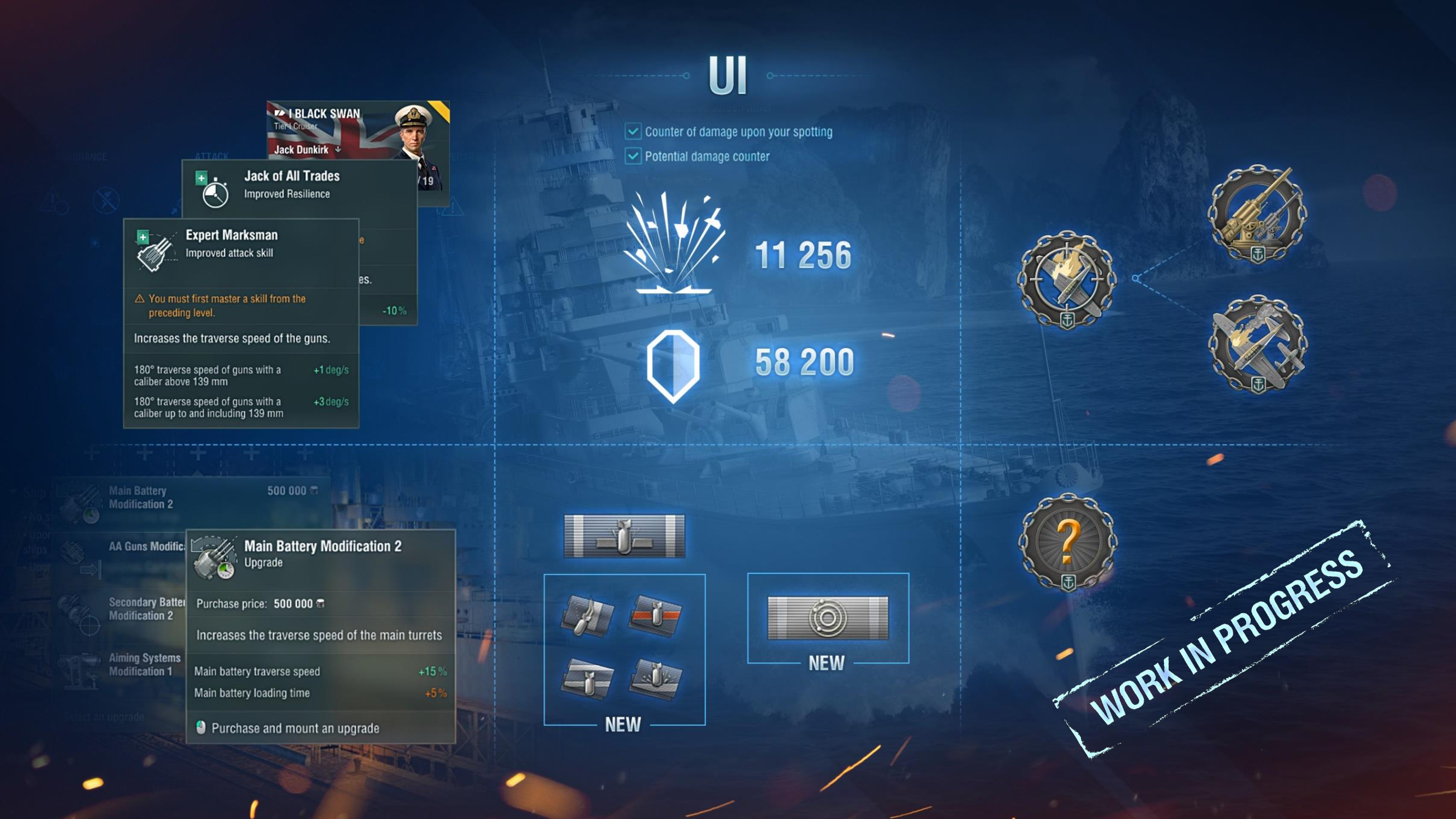Uncheck the Potential damage counter option
Image resolution: width=1456 pixels, height=819 pixels.
[x=633, y=156]
